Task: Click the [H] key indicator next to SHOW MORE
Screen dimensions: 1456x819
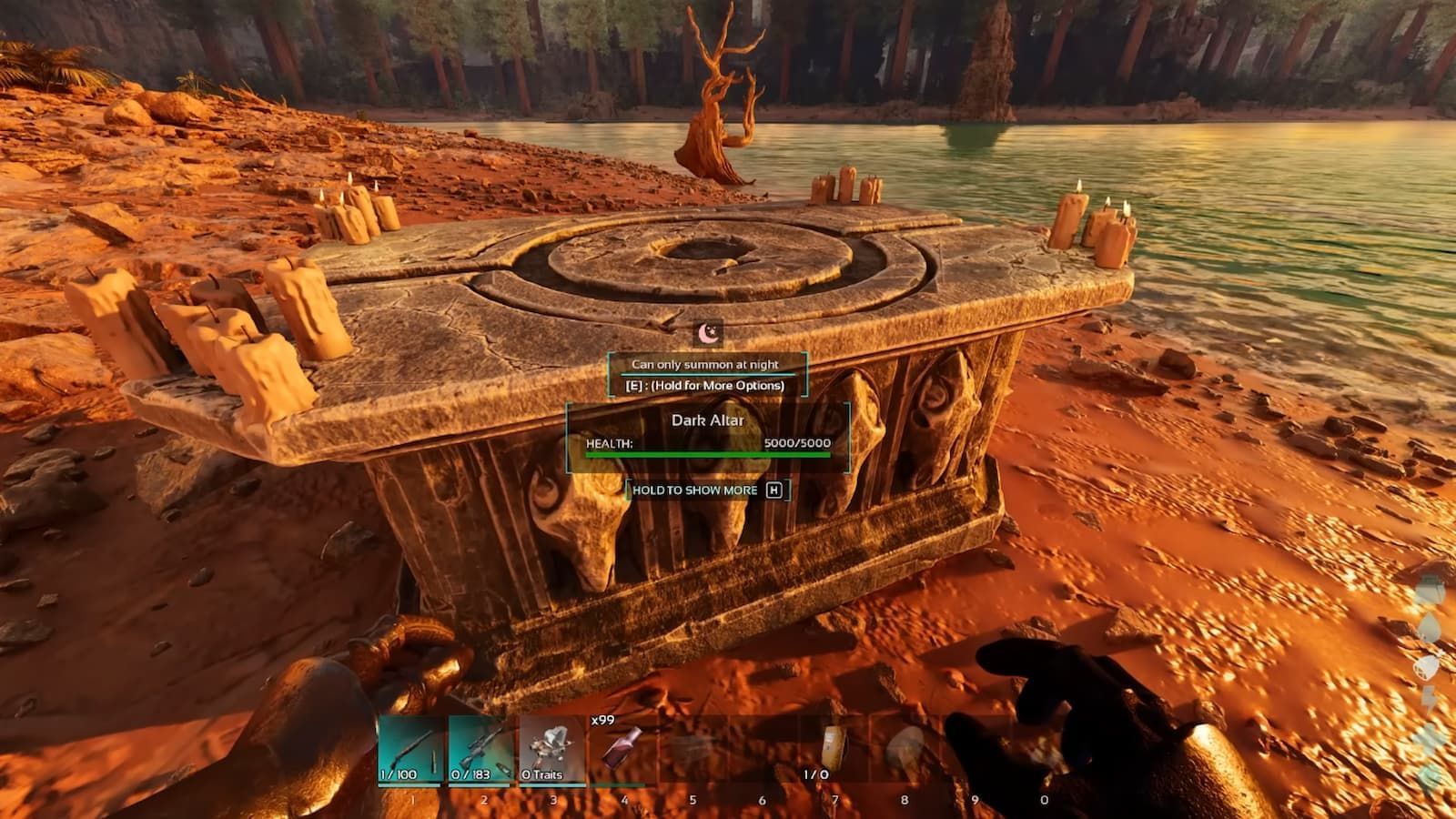Action: pyautogui.click(x=774, y=490)
